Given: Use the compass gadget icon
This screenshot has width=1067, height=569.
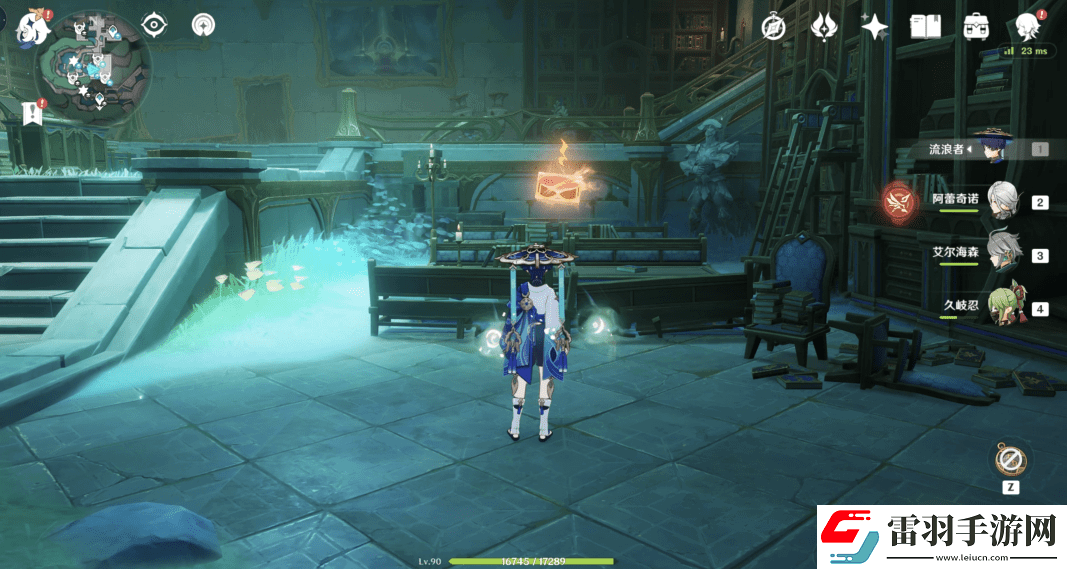Looking at the screenshot, I should 1010,461.
